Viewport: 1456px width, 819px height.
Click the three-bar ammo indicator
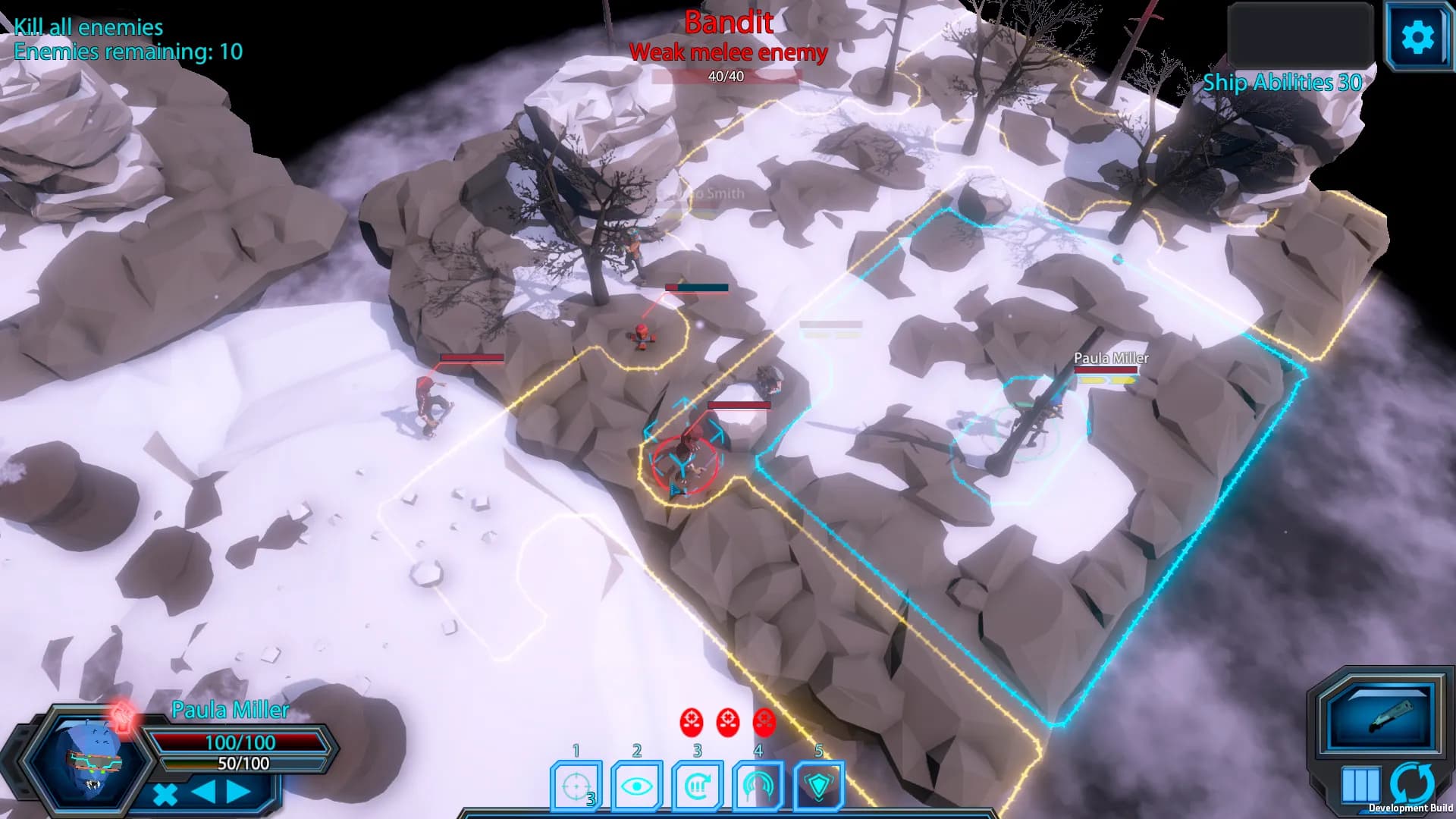pyautogui.click(x=1360, y=784)
